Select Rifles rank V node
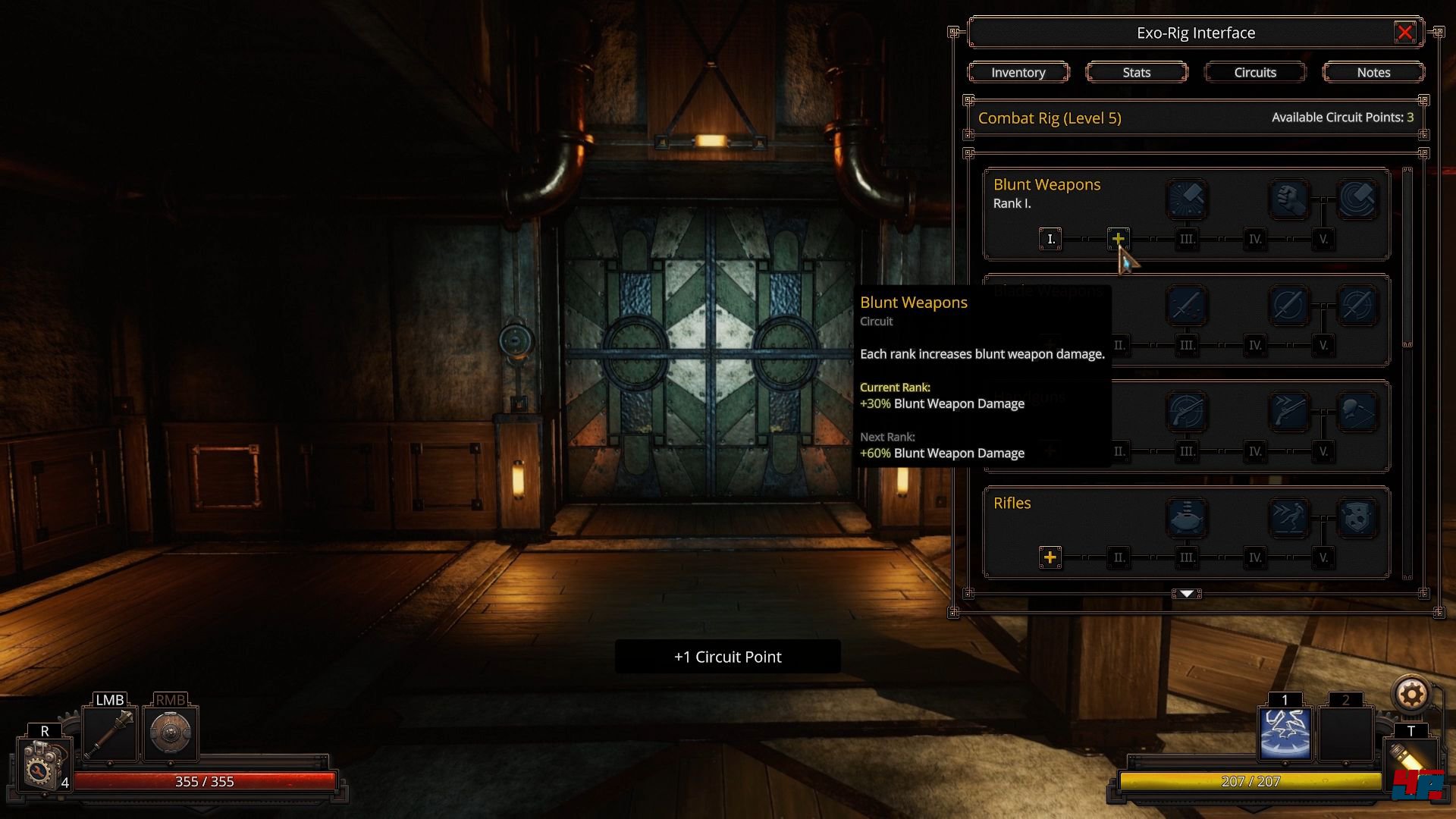This screenshot has width=1456, height=819. point(1323,557)
